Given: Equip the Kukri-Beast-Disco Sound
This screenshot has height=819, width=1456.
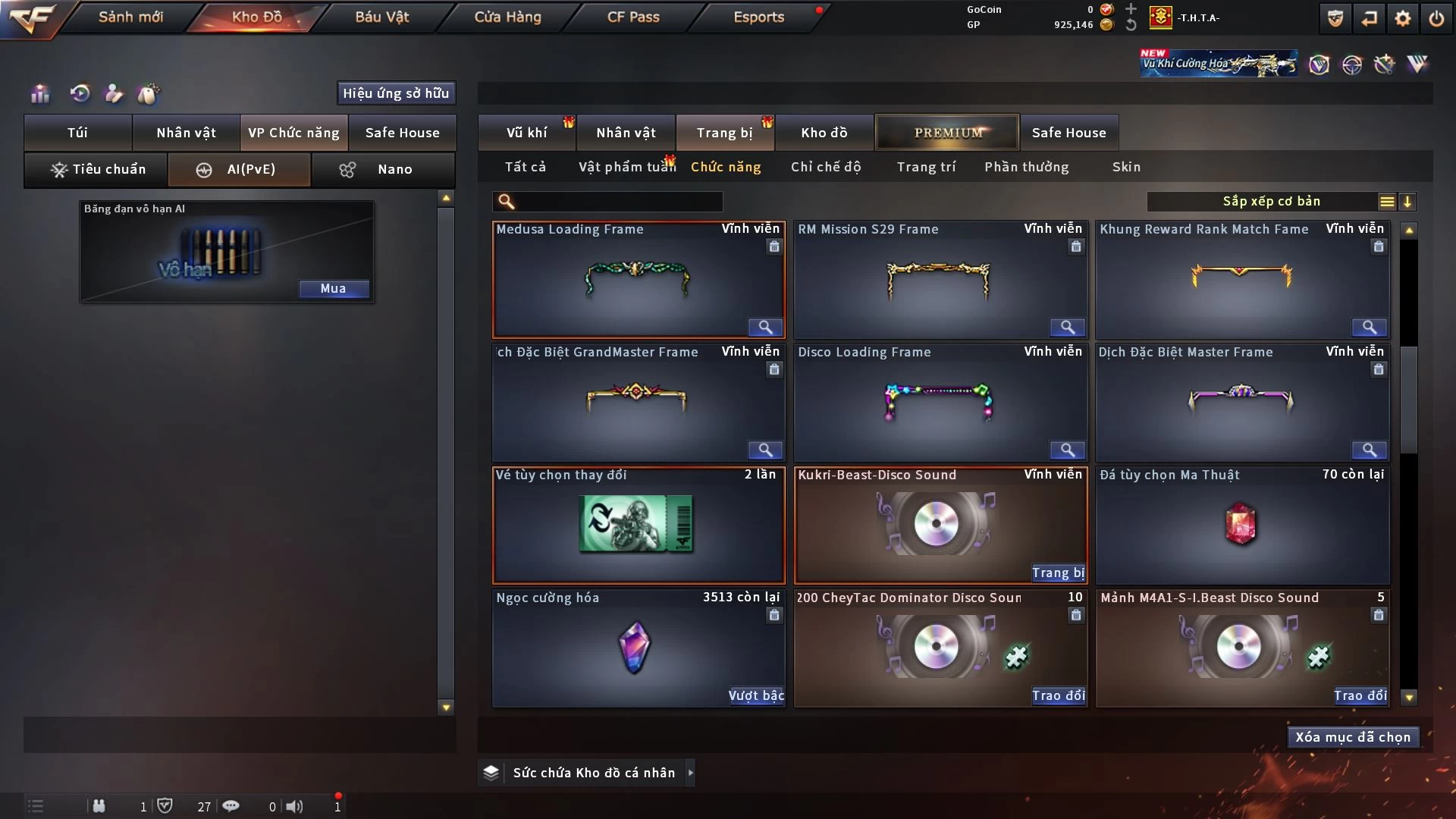Looking at the screenshot, I should pyautogui.click(x=1058, y=573).
